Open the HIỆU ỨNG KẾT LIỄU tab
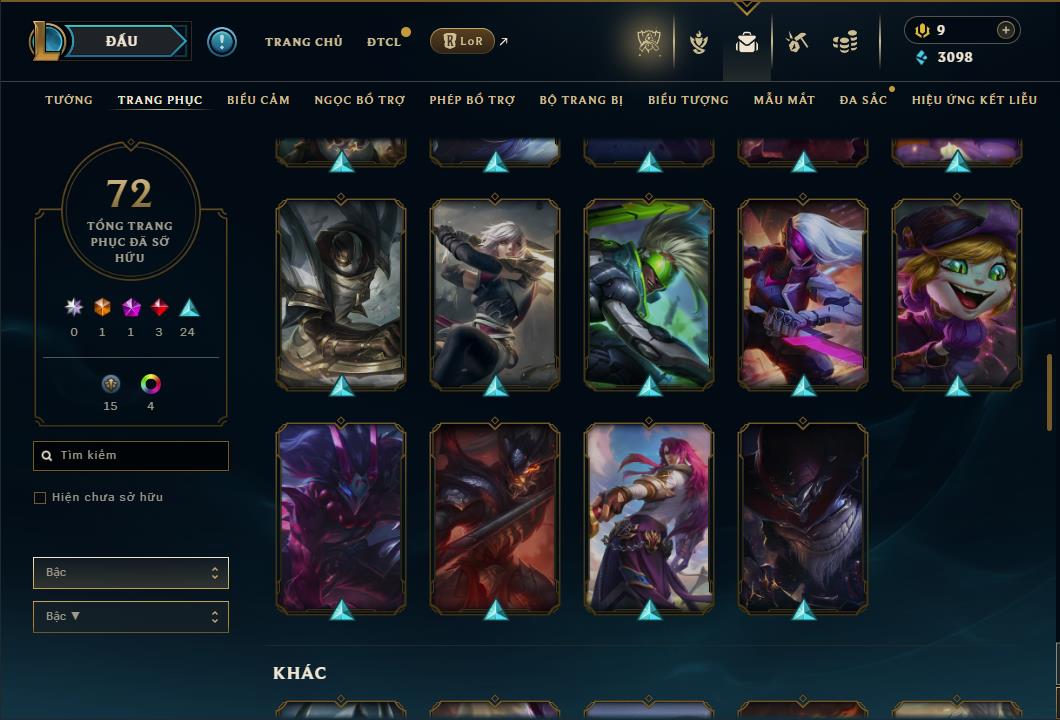 pos(972,100)
